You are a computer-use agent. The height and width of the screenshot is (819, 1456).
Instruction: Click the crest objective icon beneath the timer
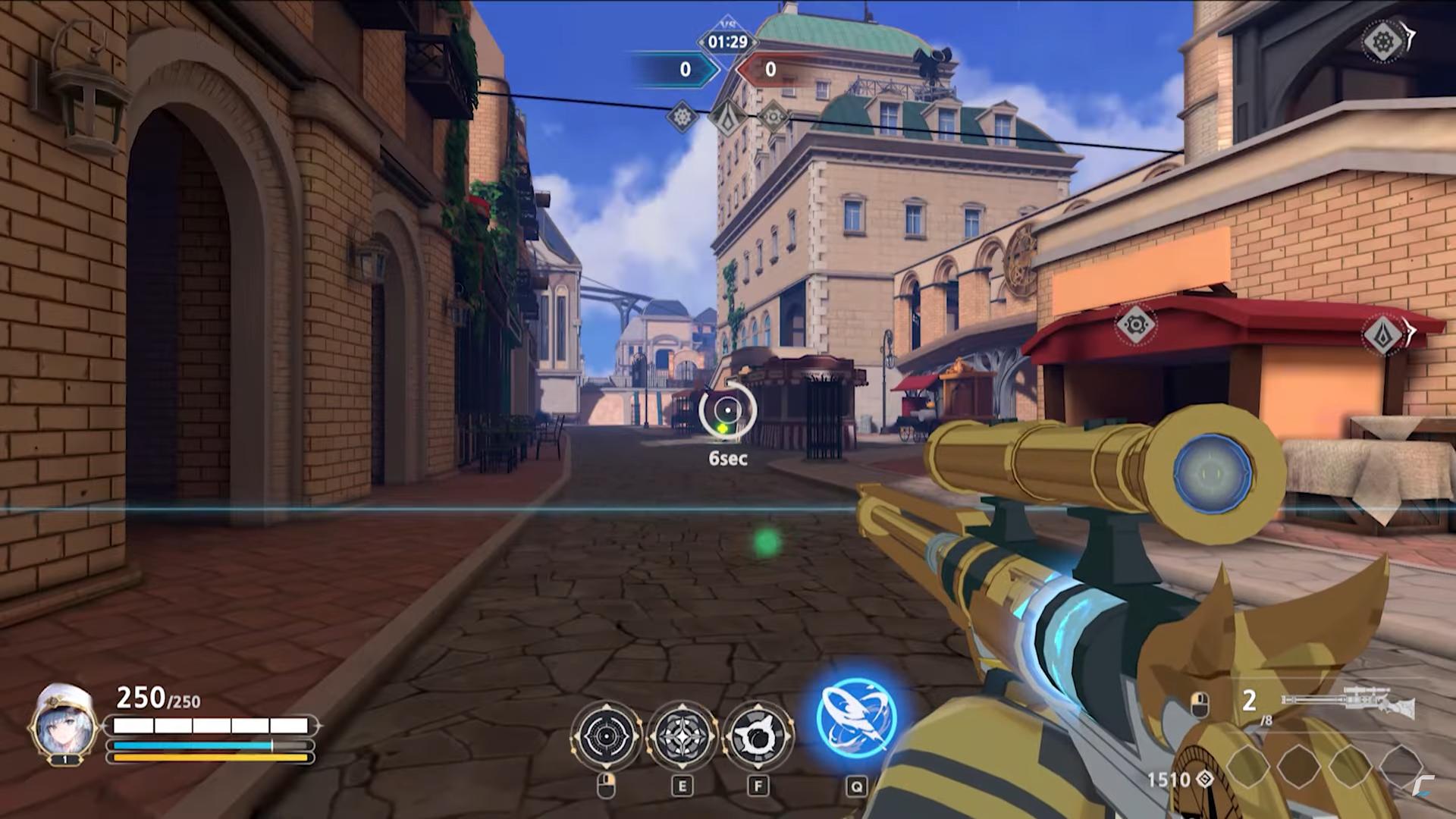tap(727, 118)
